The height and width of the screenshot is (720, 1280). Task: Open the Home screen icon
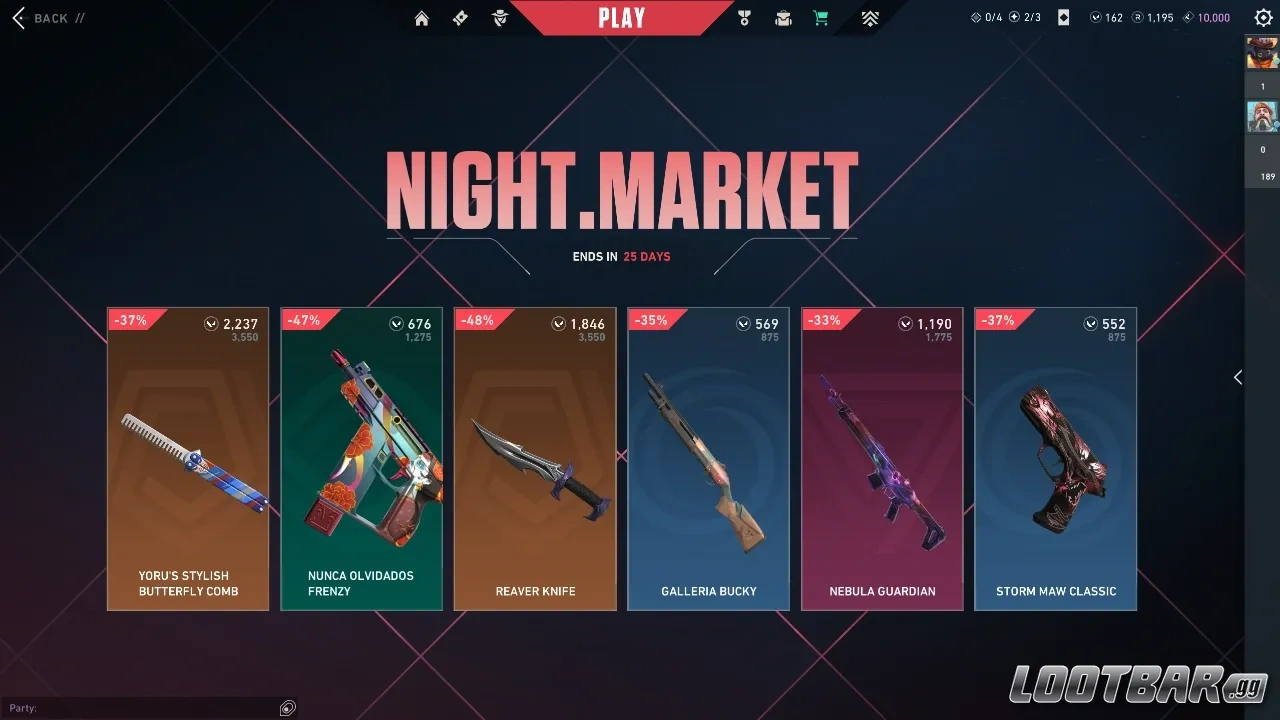(421, 17)
